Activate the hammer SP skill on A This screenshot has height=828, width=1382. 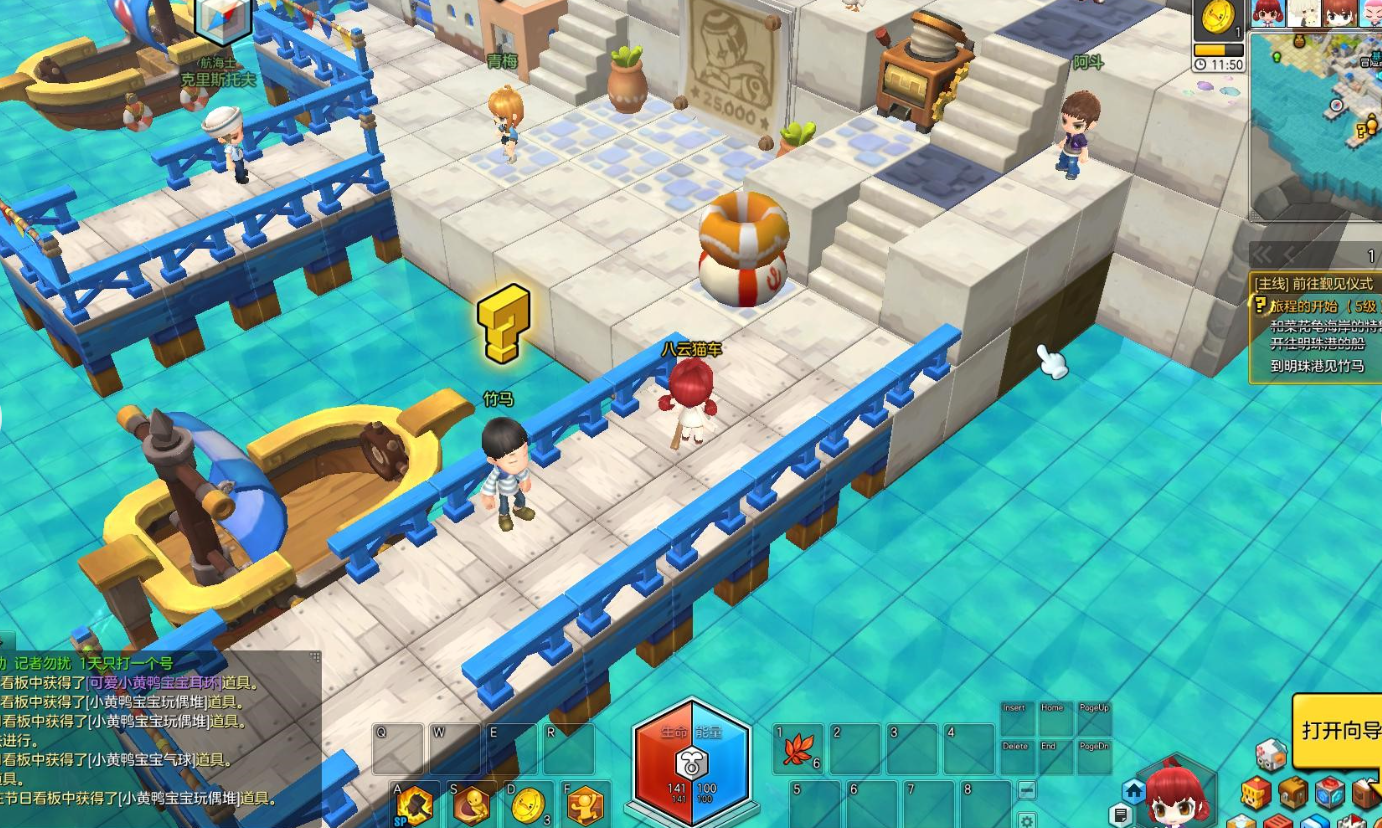[x=413, y=804]
